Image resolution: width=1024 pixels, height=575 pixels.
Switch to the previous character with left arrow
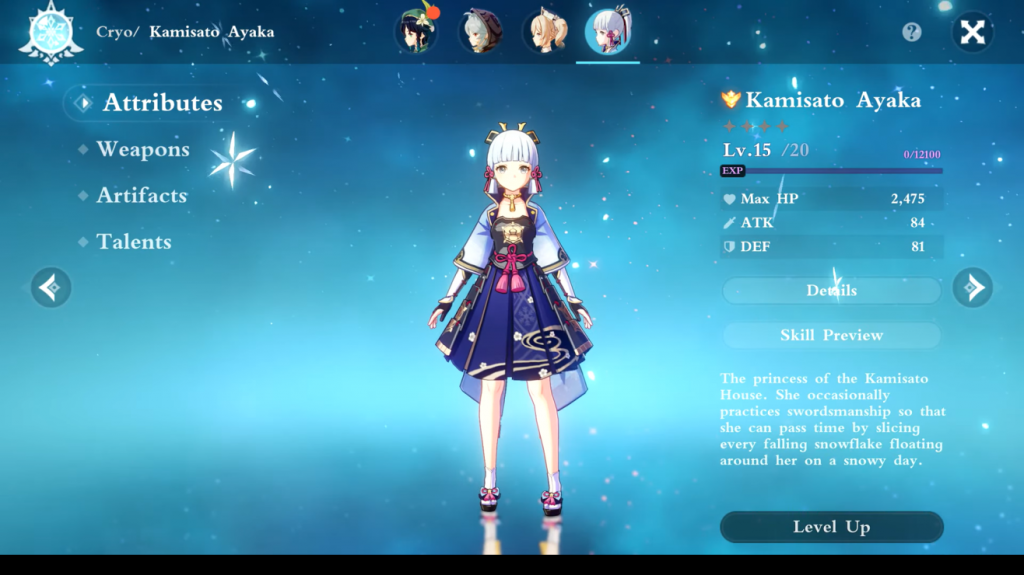(50, 288)
